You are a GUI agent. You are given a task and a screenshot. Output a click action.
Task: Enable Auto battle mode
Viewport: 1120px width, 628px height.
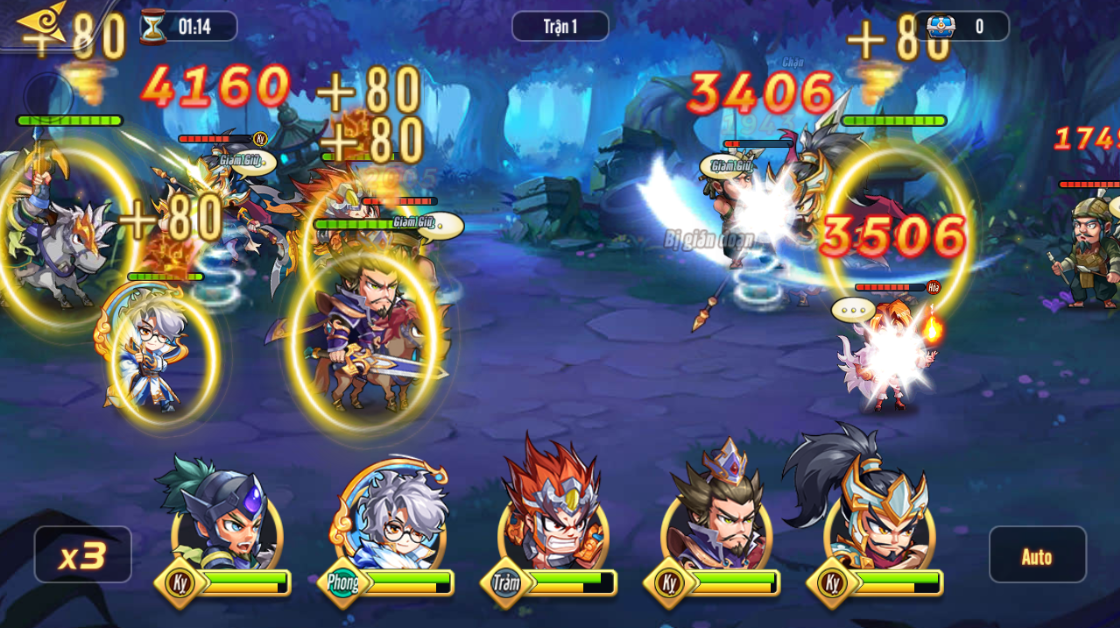point(1037,555)
